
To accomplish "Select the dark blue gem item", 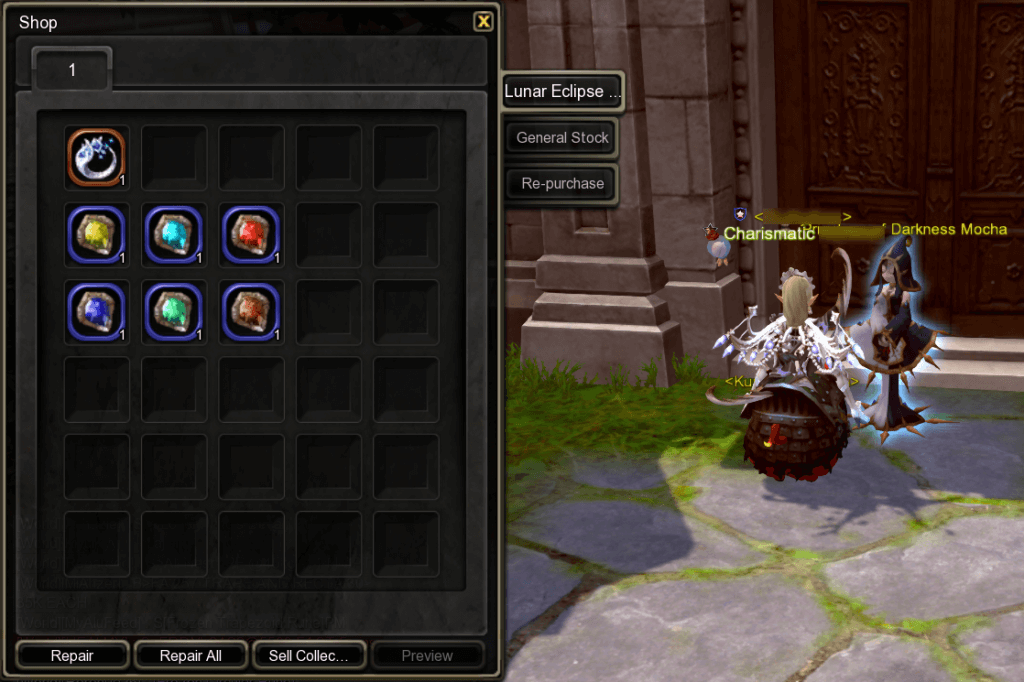I will click(x=96, y=311).
